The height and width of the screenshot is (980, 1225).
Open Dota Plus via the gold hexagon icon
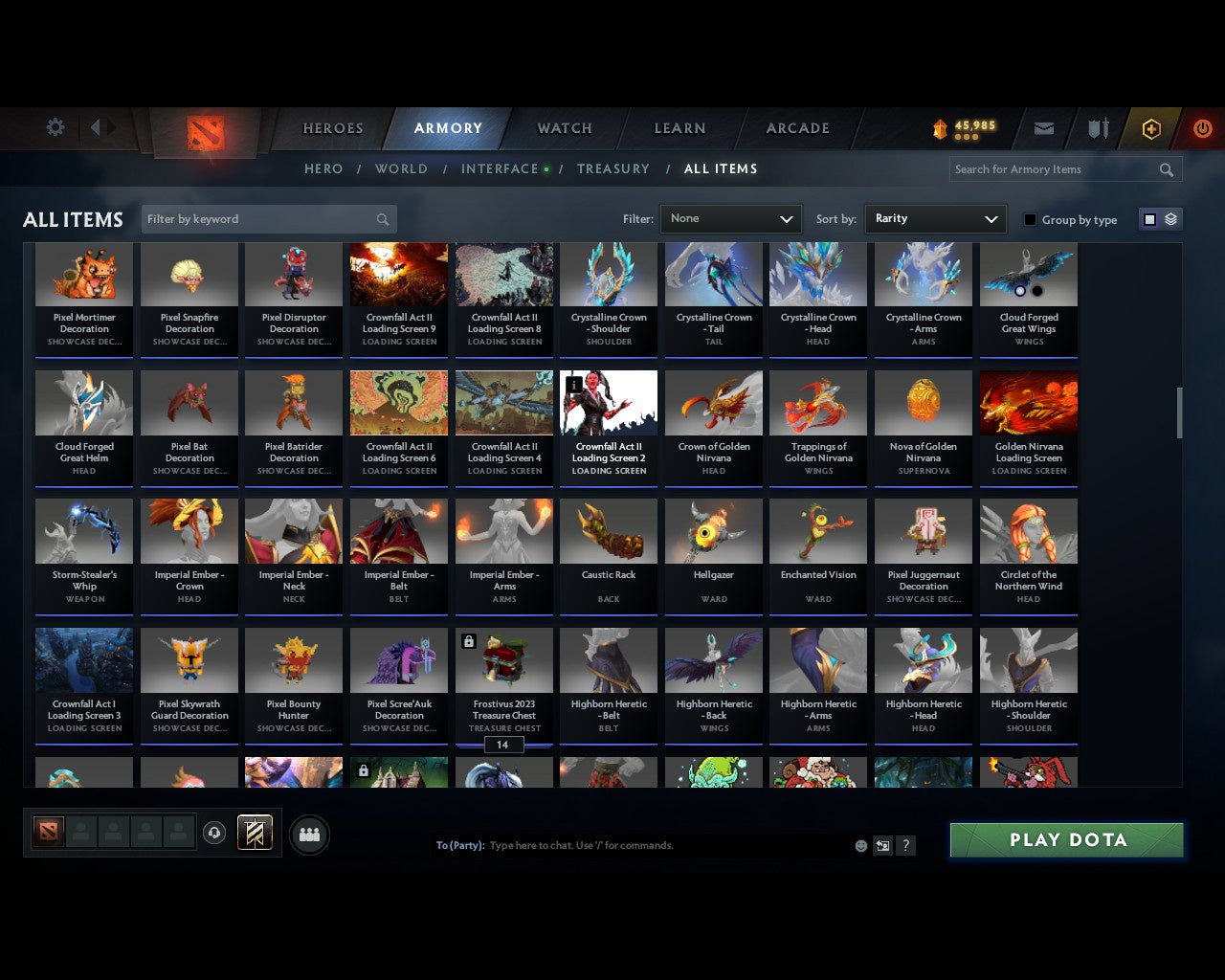point(1150,127)
